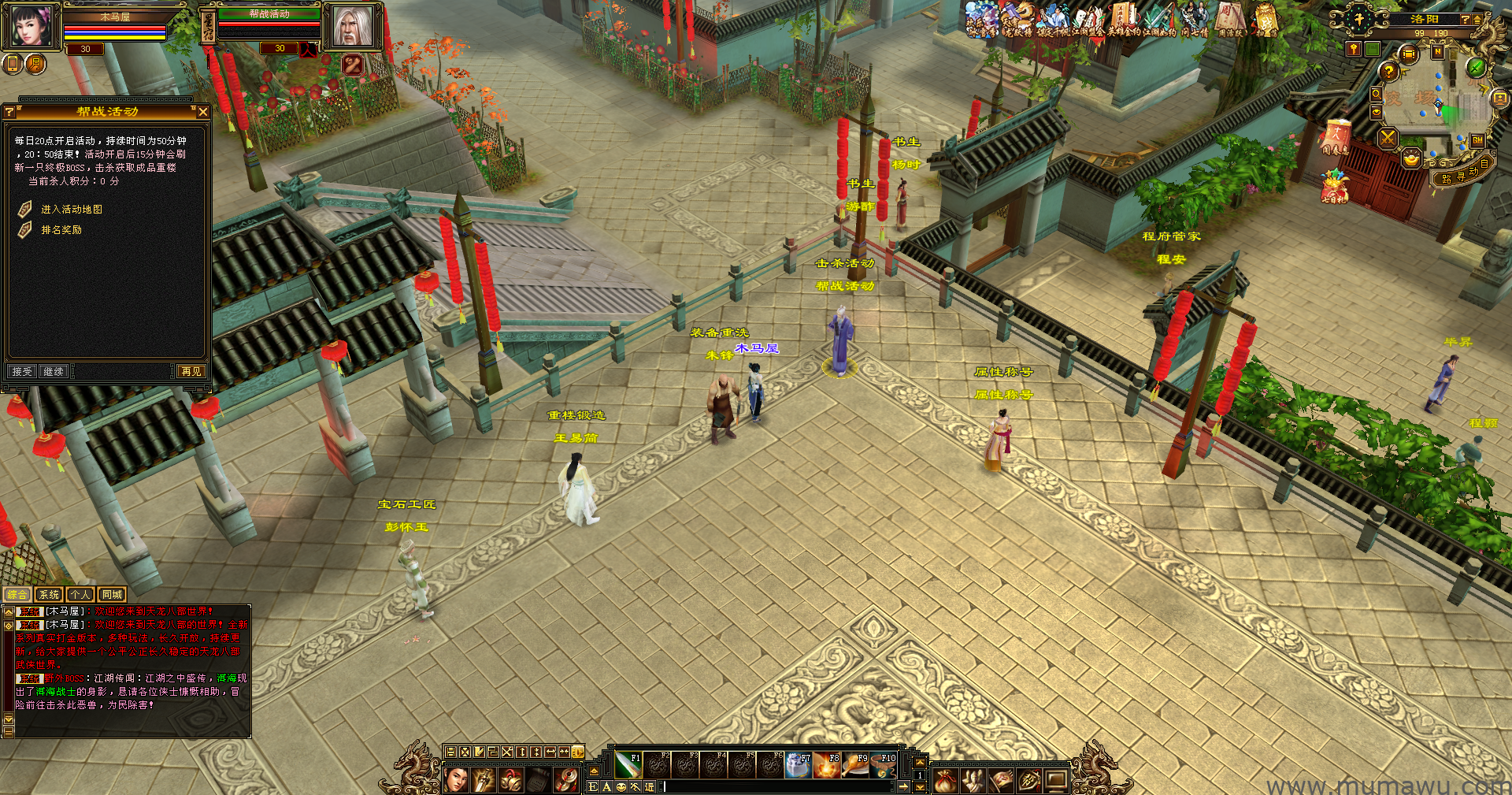Viewport: 1512px width, 795px height.
Task: Open the 问七情 event icon
Action: point(1194,20)
